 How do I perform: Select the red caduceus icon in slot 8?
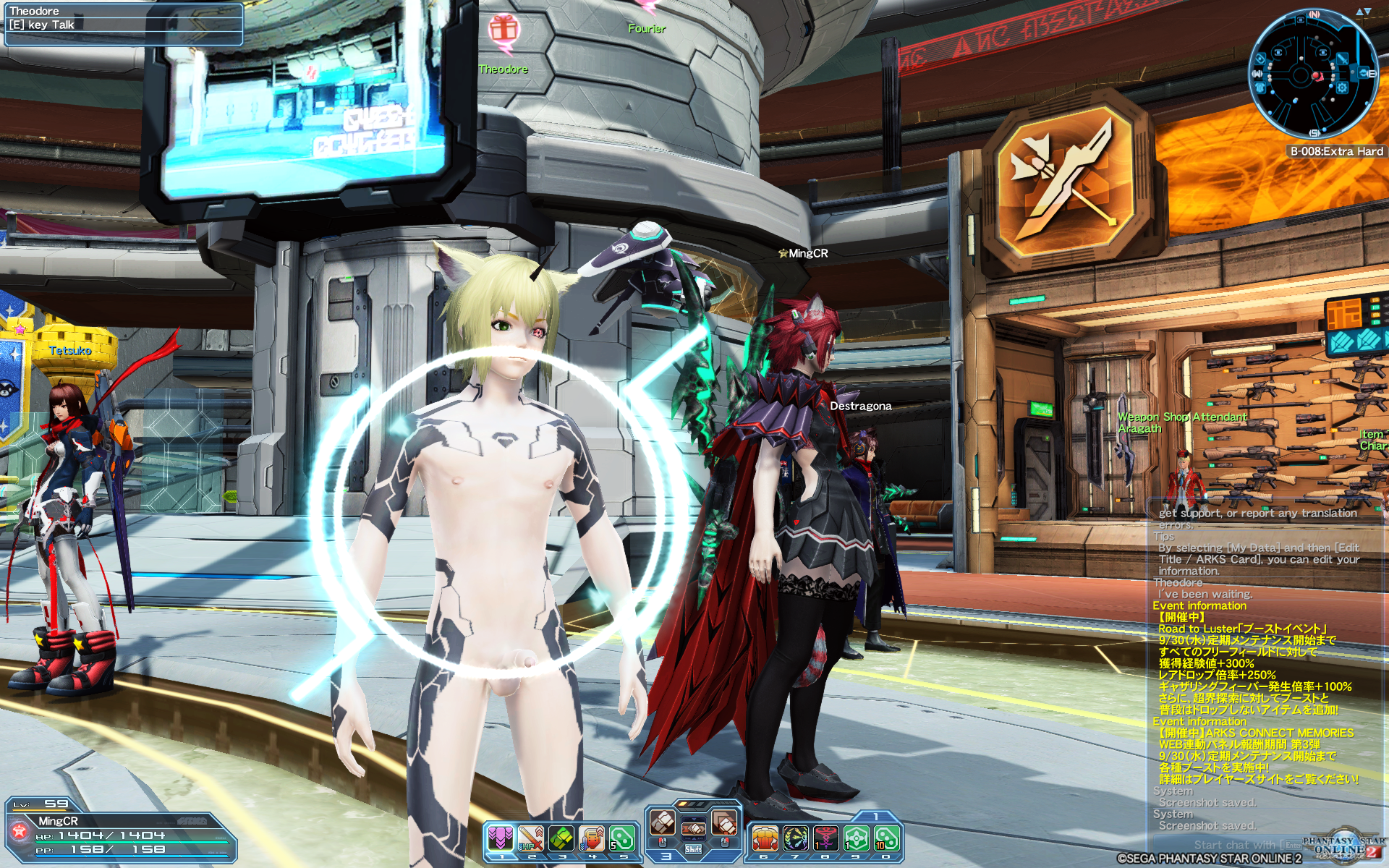[825, 838]
